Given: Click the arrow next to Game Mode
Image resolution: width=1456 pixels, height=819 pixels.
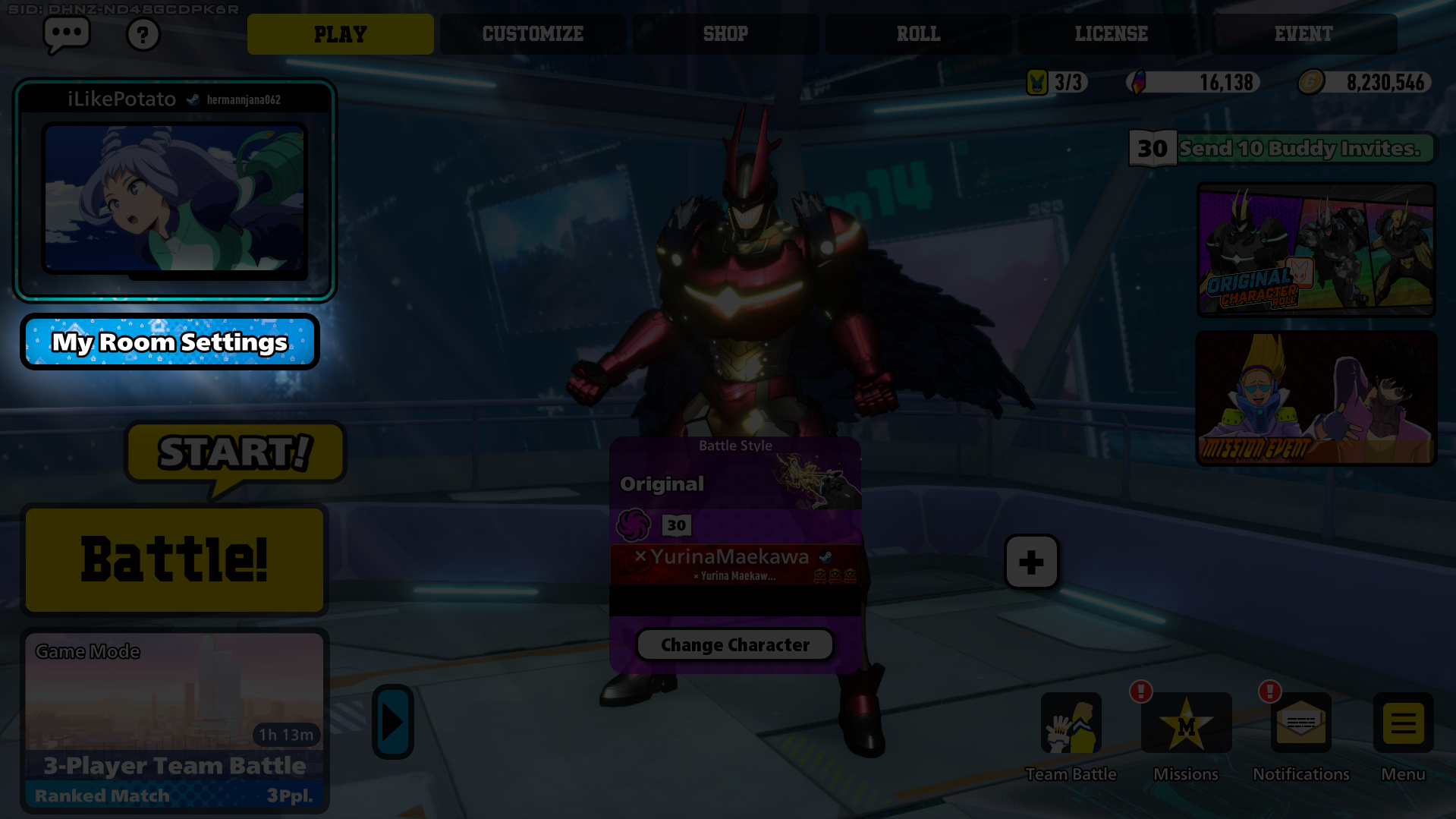Looking at the screenshot, I should (x=392, y=722).
